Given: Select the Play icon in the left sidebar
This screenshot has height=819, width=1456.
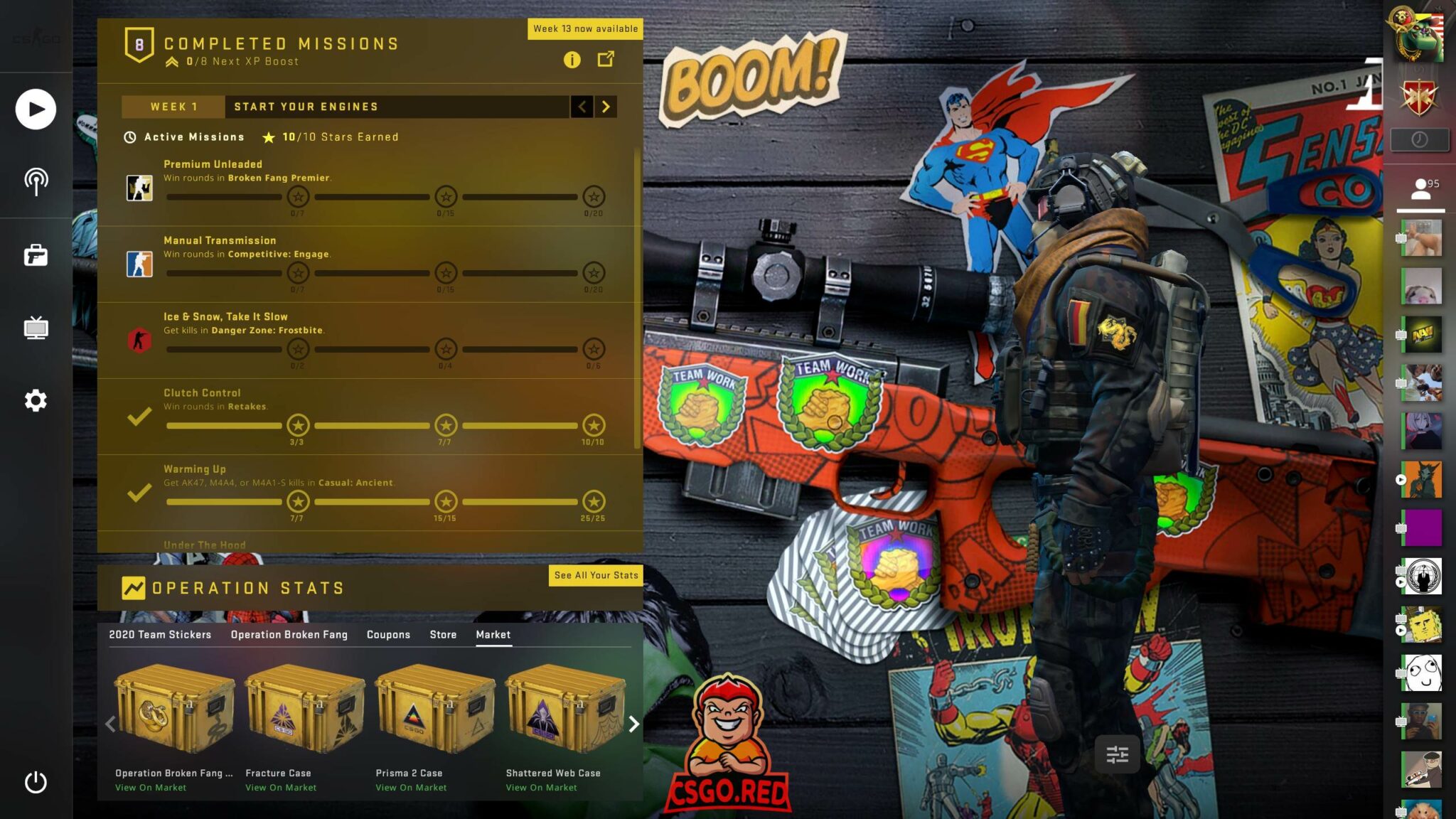Looking at the screenshot, I should point(35,109).
